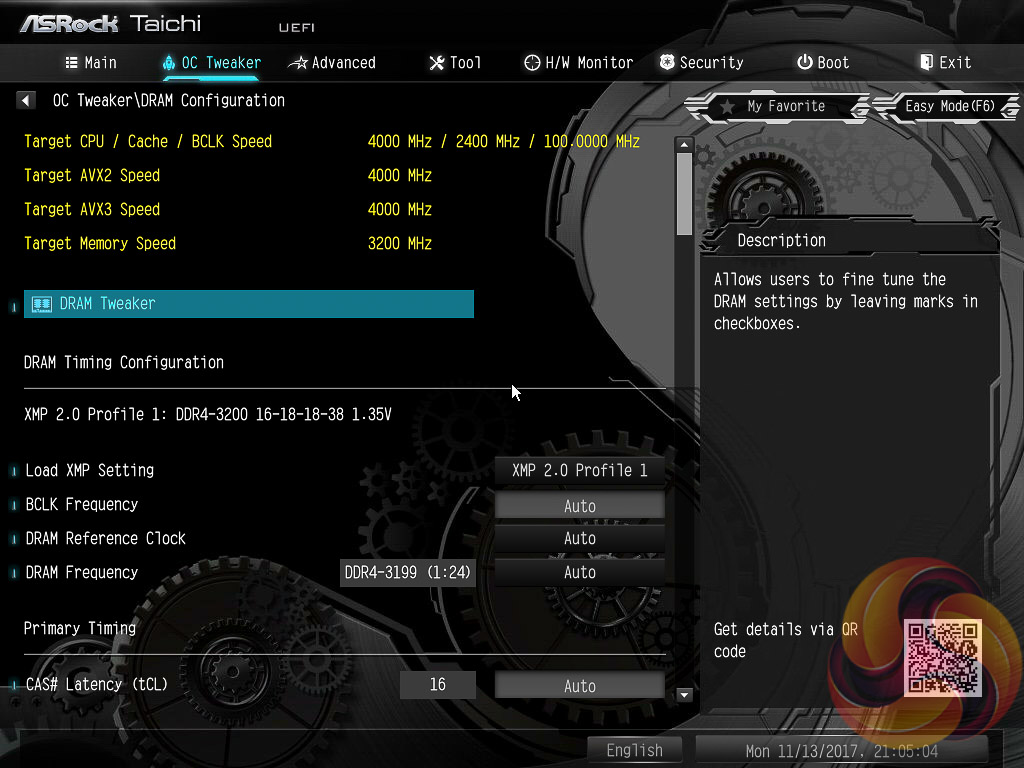1024x768 pixels.
Task: Switch to Easy Mode
Action: (948, 106)
